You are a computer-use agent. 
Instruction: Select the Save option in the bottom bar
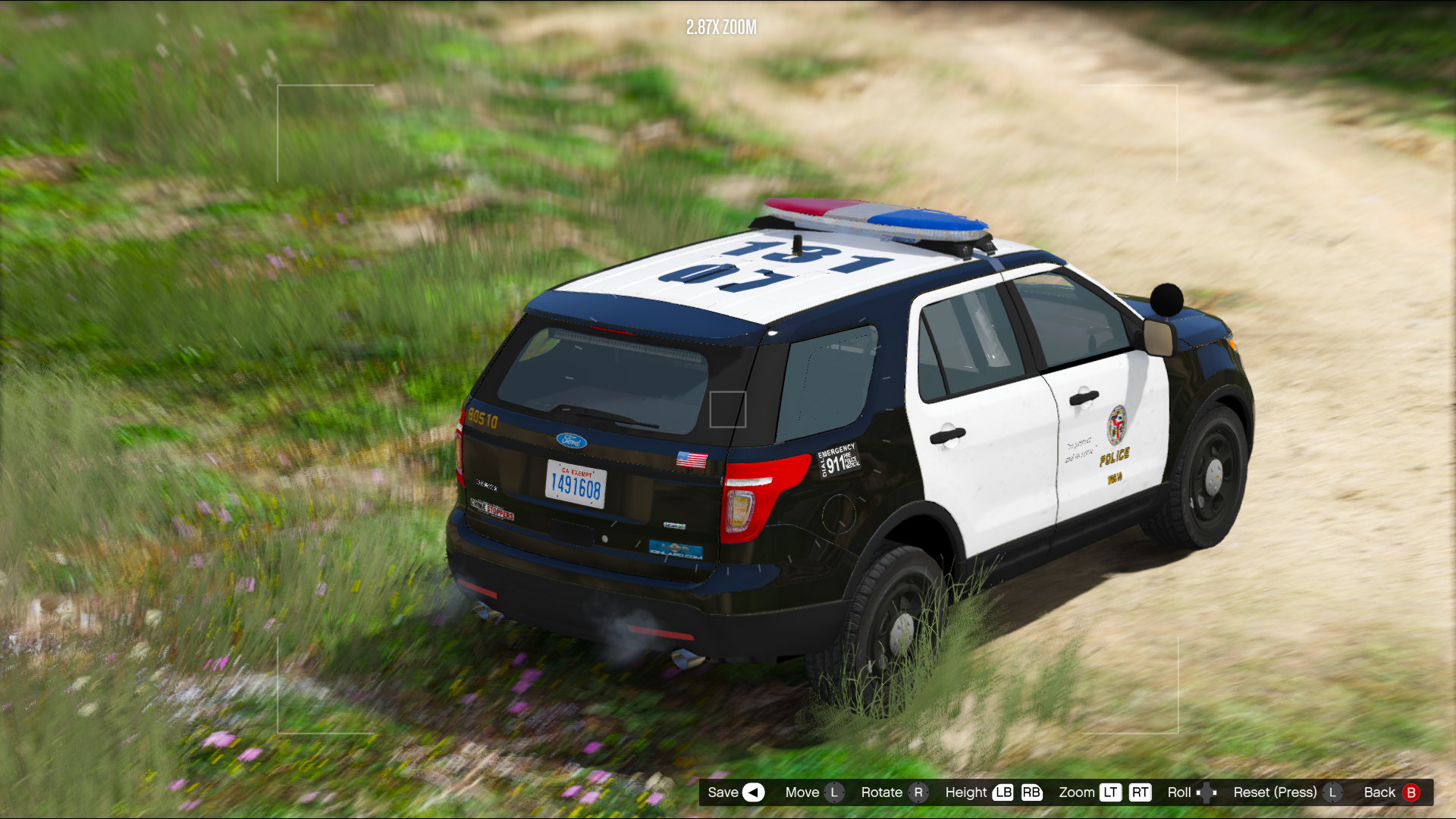click(x=734, y=792)
